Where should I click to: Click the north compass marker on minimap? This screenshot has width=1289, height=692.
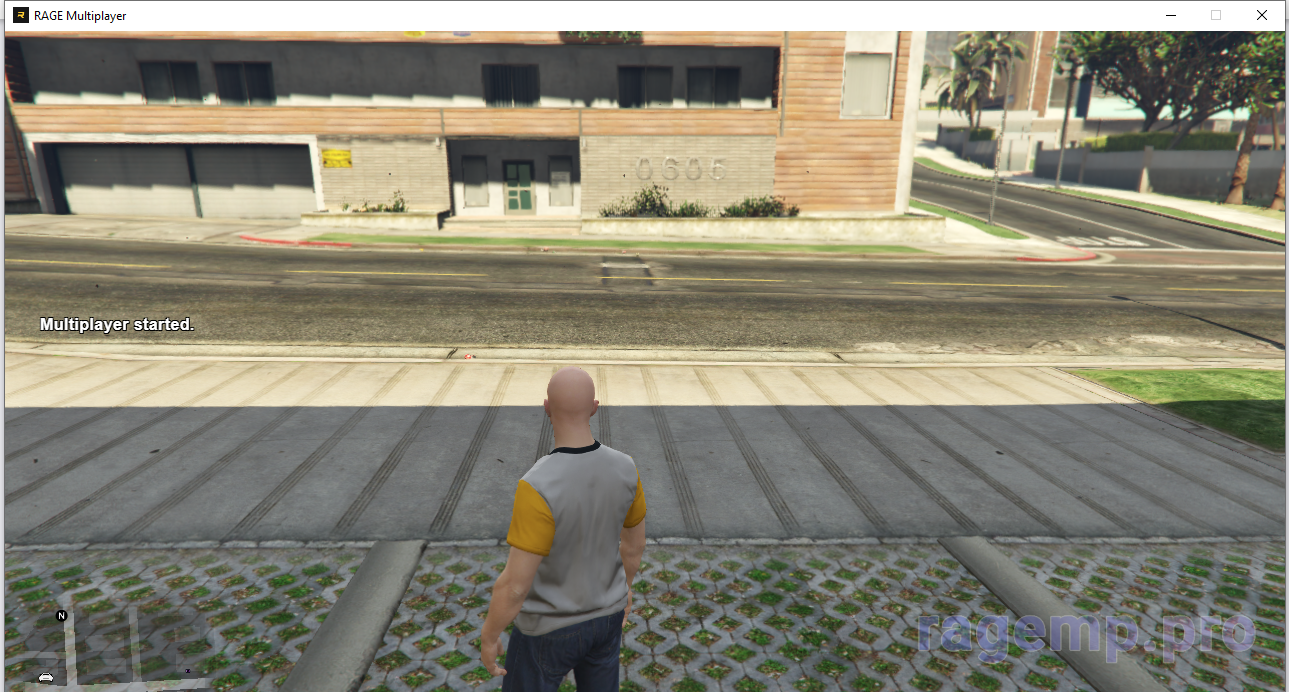[61, 616]
